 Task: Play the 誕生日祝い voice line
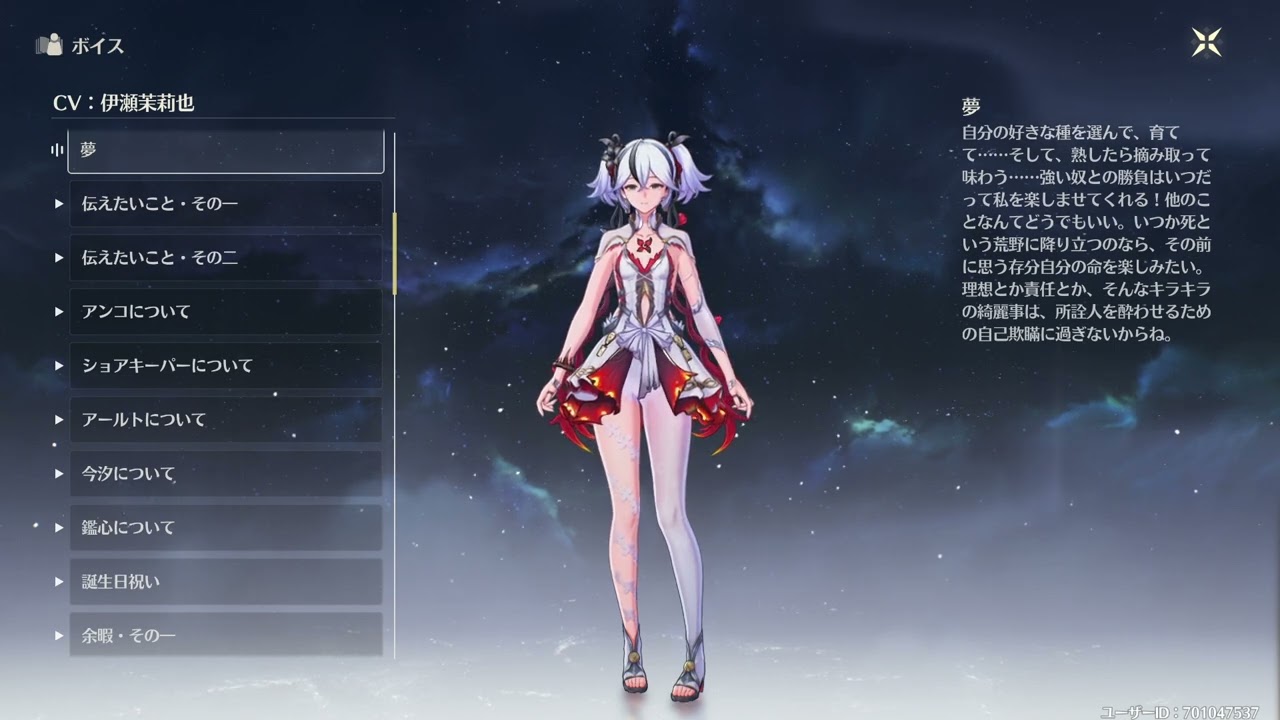[225, 582]
